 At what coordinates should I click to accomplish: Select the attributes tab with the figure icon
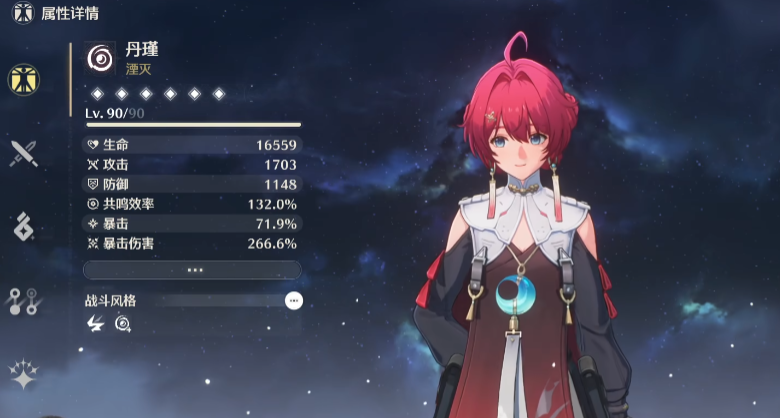[x=23, y=78]
